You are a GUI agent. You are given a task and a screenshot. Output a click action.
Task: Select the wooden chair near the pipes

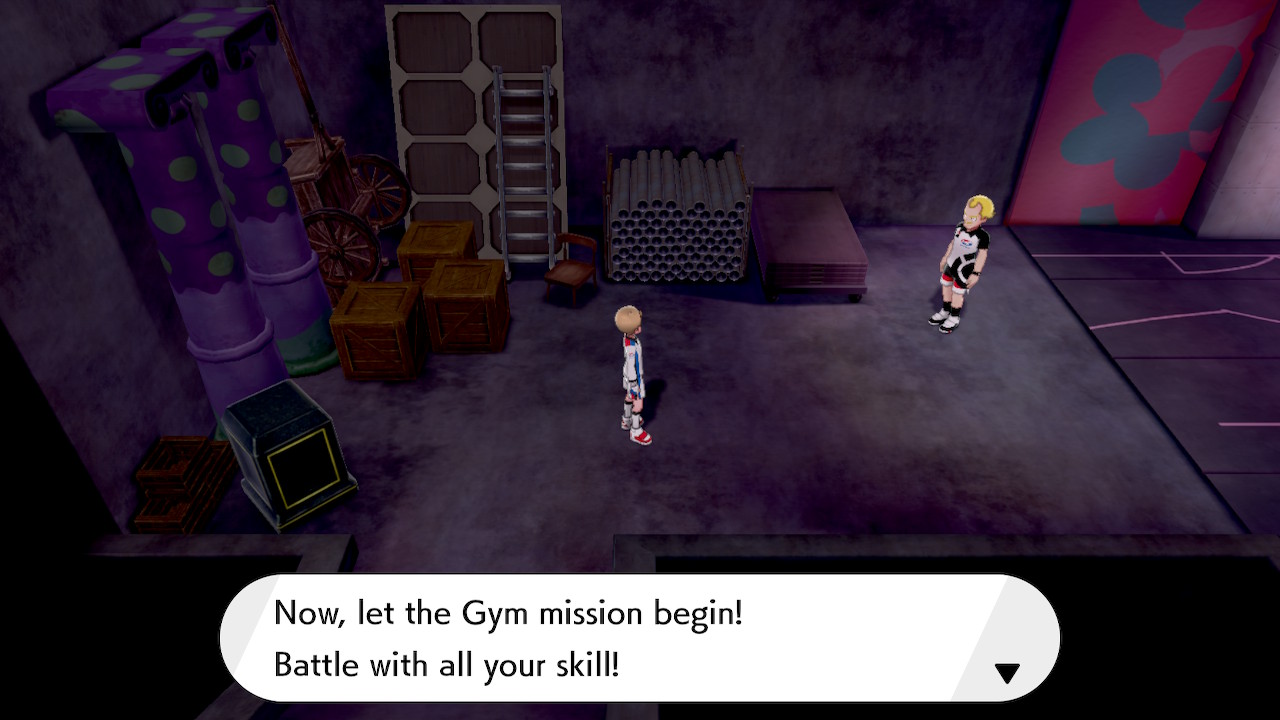click(x=570, y=270)
